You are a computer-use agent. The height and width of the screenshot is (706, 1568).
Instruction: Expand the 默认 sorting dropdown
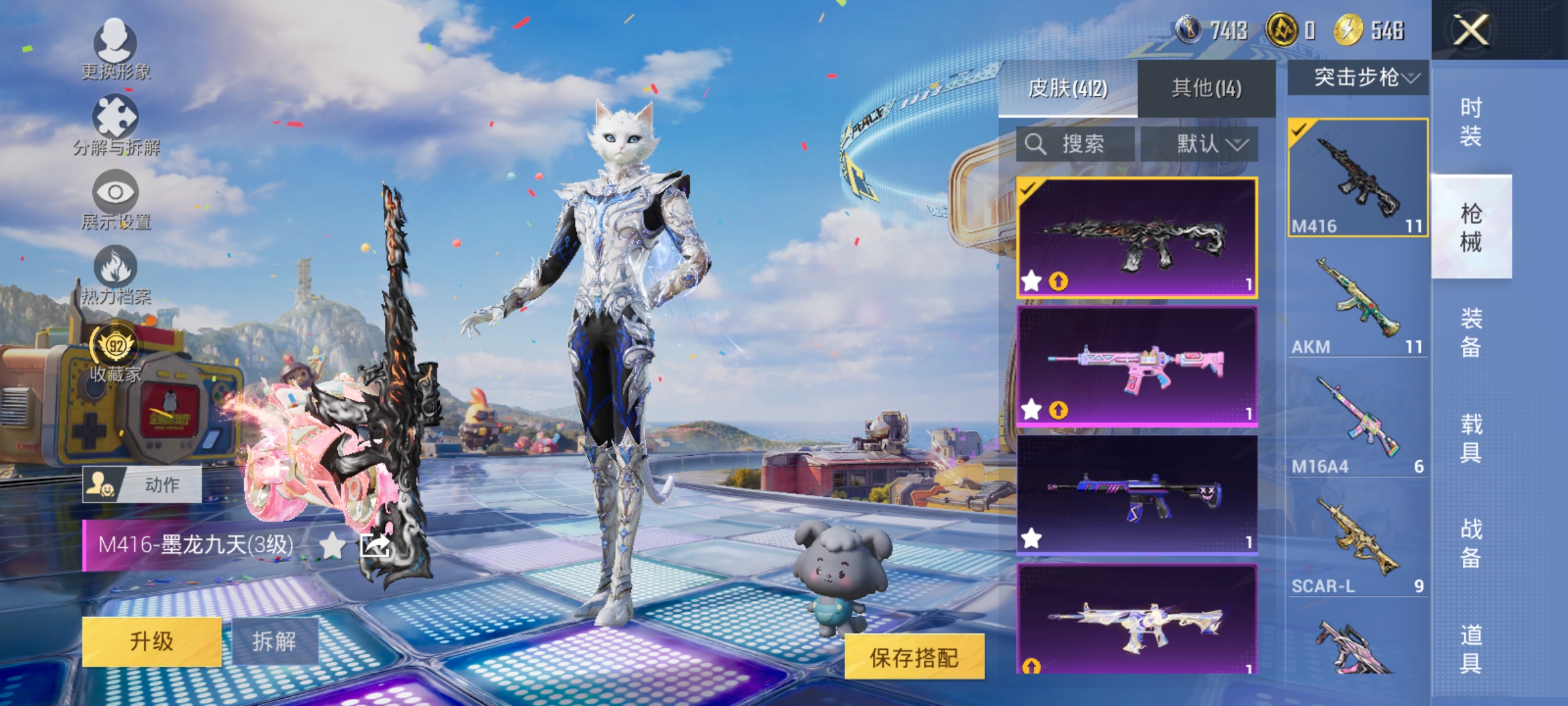point(1210,144)
